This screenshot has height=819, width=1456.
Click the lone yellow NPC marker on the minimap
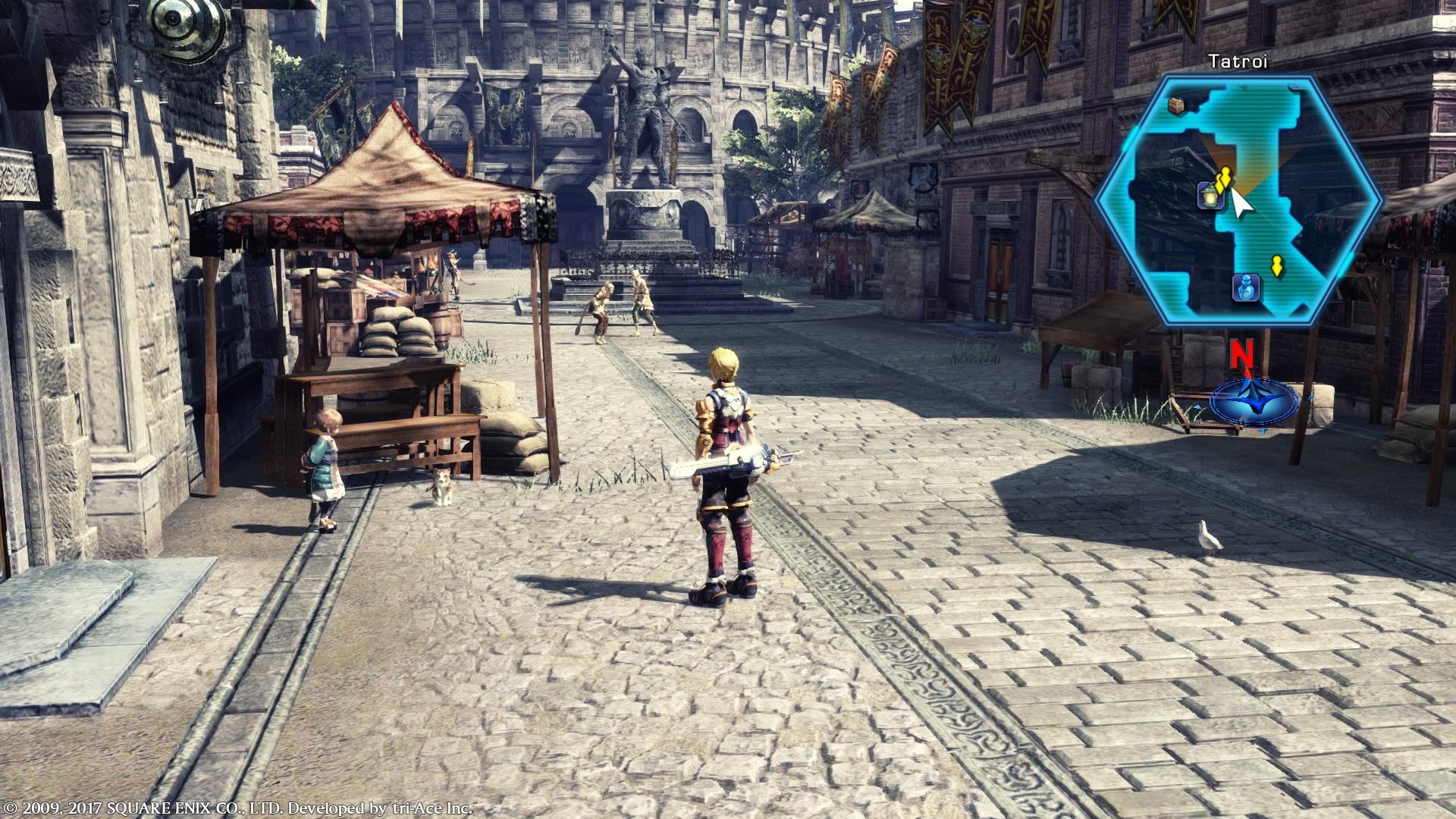(x=1276, y=266)
